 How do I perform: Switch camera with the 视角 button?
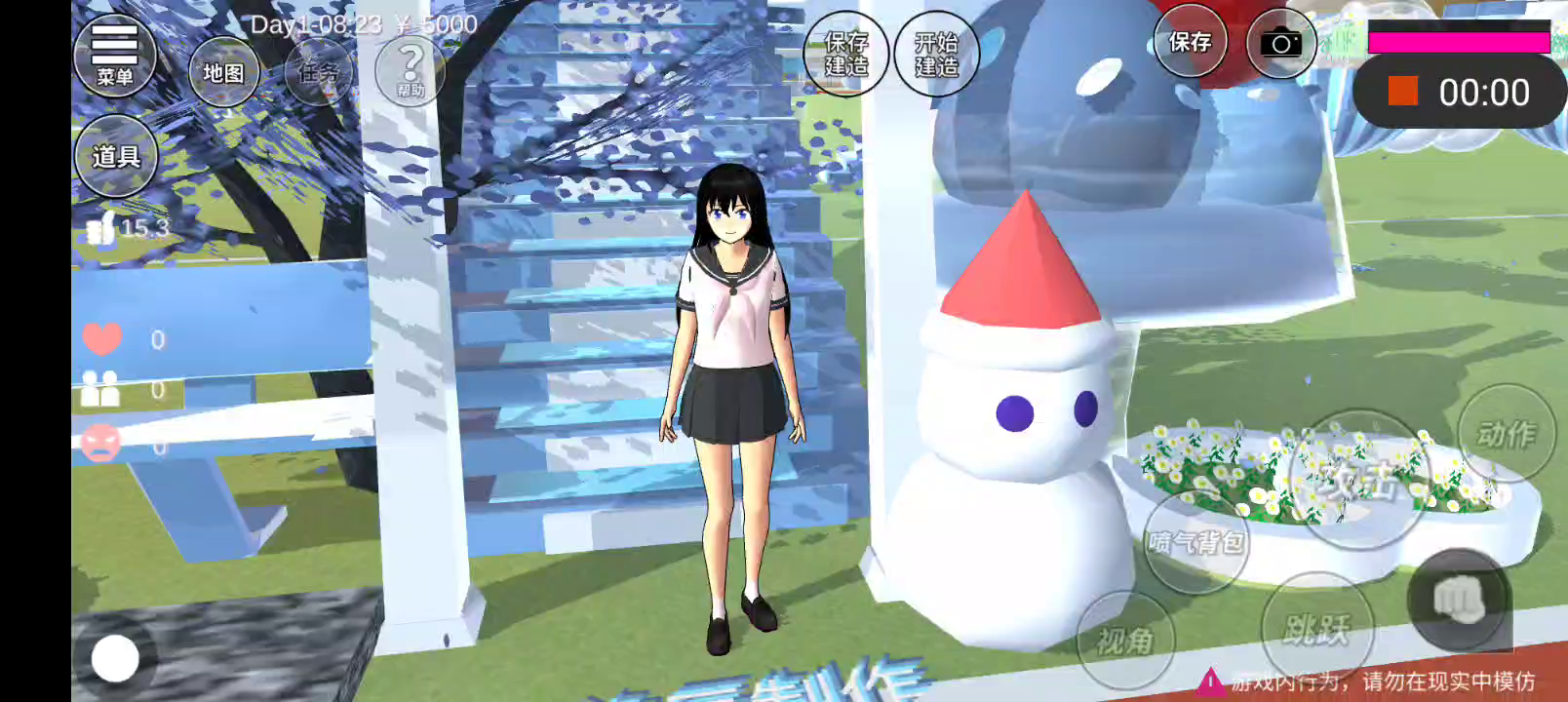[x=1125, y=641]
